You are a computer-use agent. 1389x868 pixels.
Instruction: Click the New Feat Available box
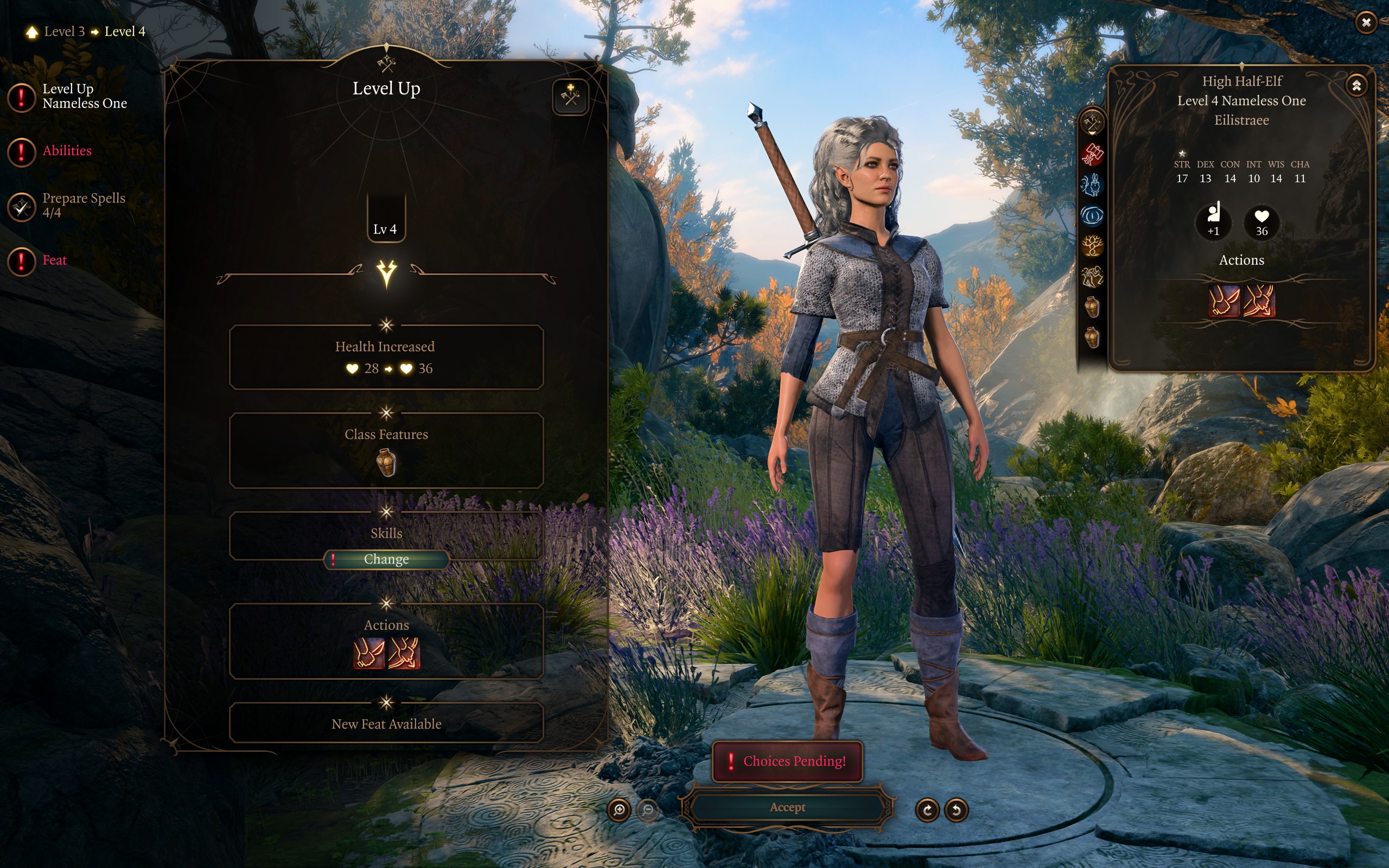[386, 723]
